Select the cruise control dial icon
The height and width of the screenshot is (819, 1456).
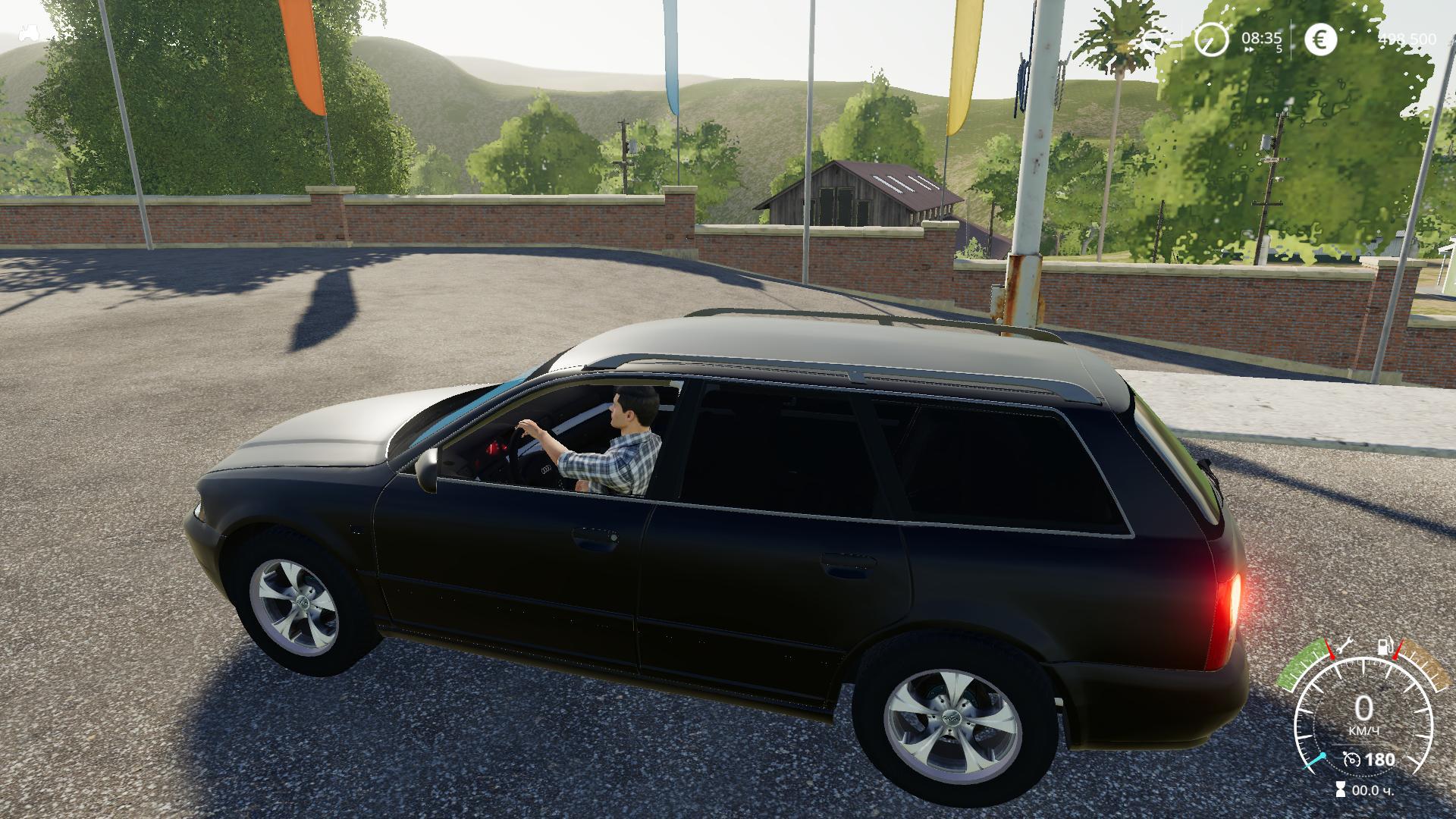1351,758
